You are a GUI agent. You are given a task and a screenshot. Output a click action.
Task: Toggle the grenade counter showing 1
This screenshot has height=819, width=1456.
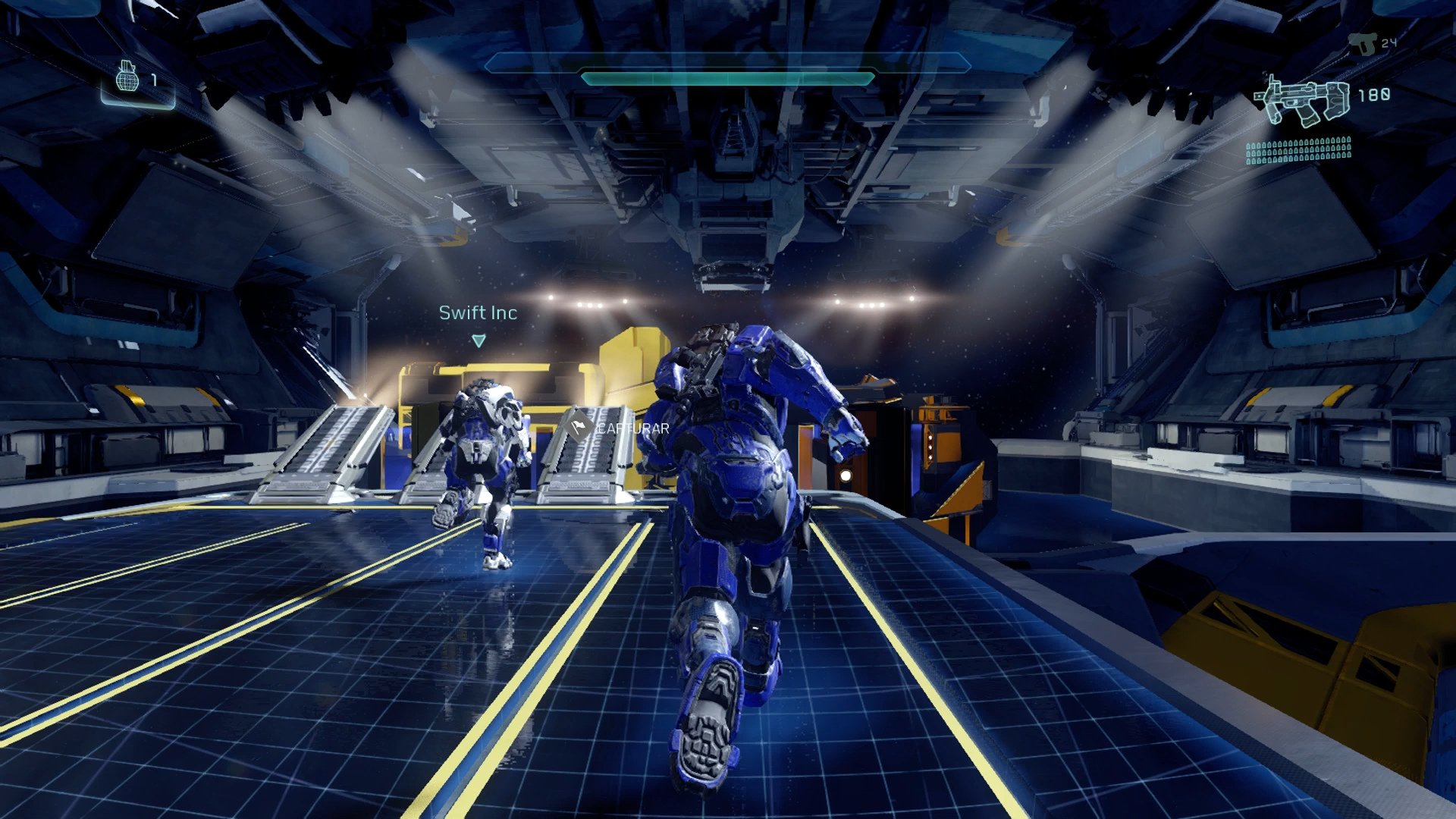(156, 80)
